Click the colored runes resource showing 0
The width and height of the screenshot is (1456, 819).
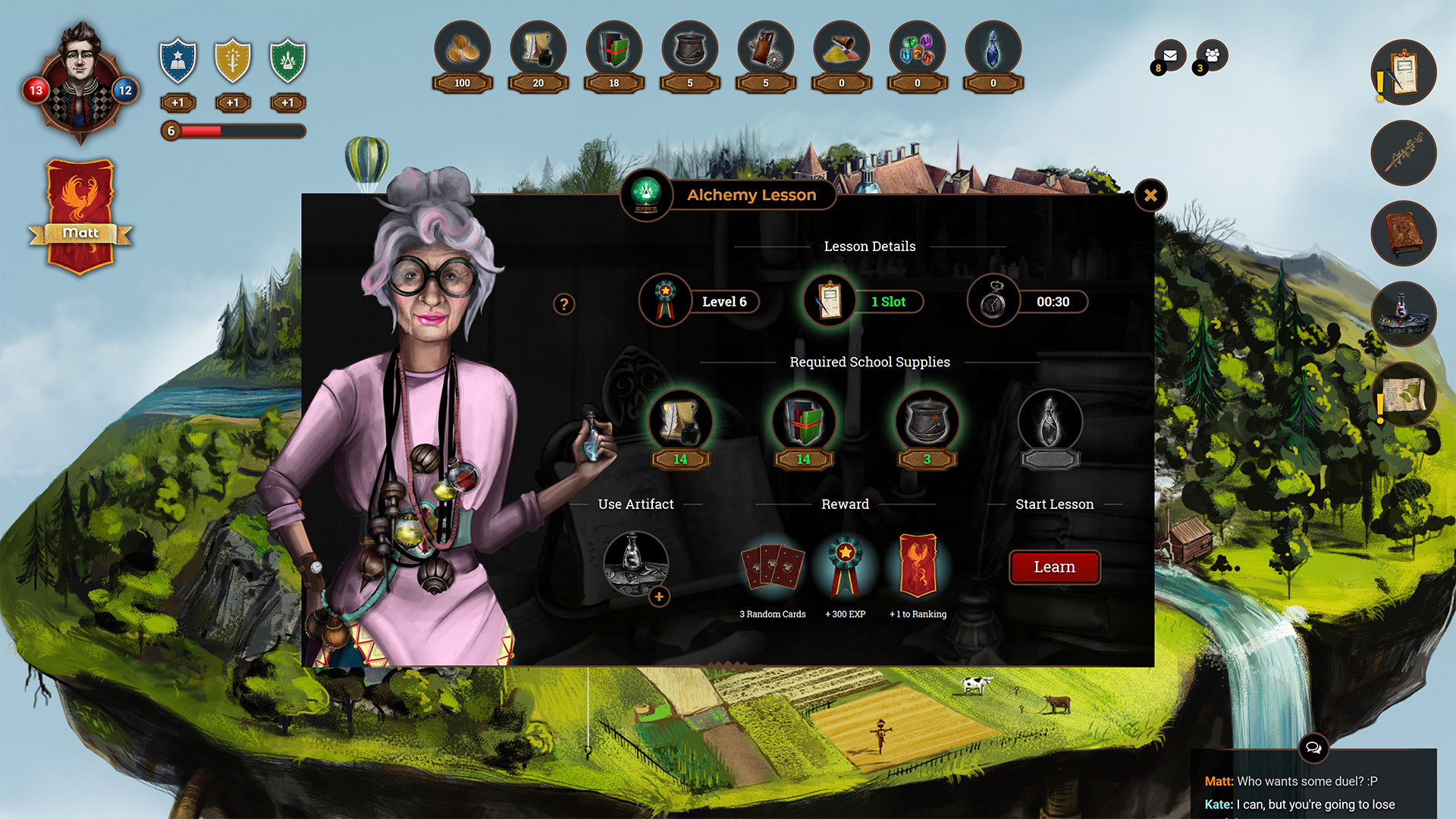[x=917, y=52]
